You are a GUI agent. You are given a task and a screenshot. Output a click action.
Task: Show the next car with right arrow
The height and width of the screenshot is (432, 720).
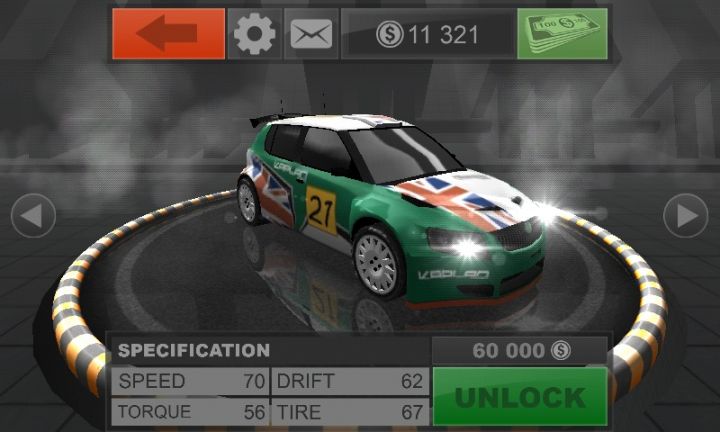686,216
